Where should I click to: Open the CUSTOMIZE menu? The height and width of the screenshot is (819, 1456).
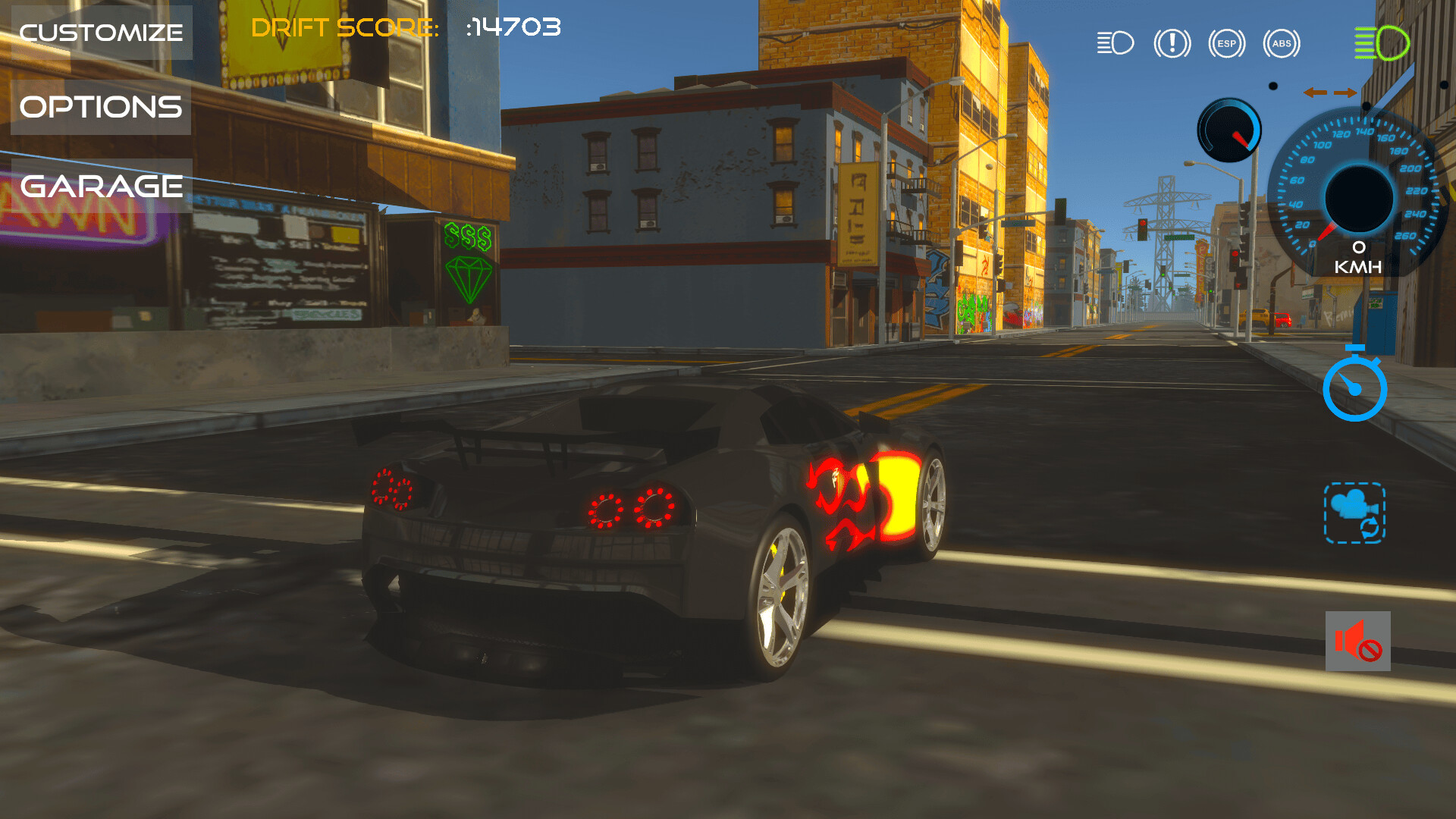point(101,32)
